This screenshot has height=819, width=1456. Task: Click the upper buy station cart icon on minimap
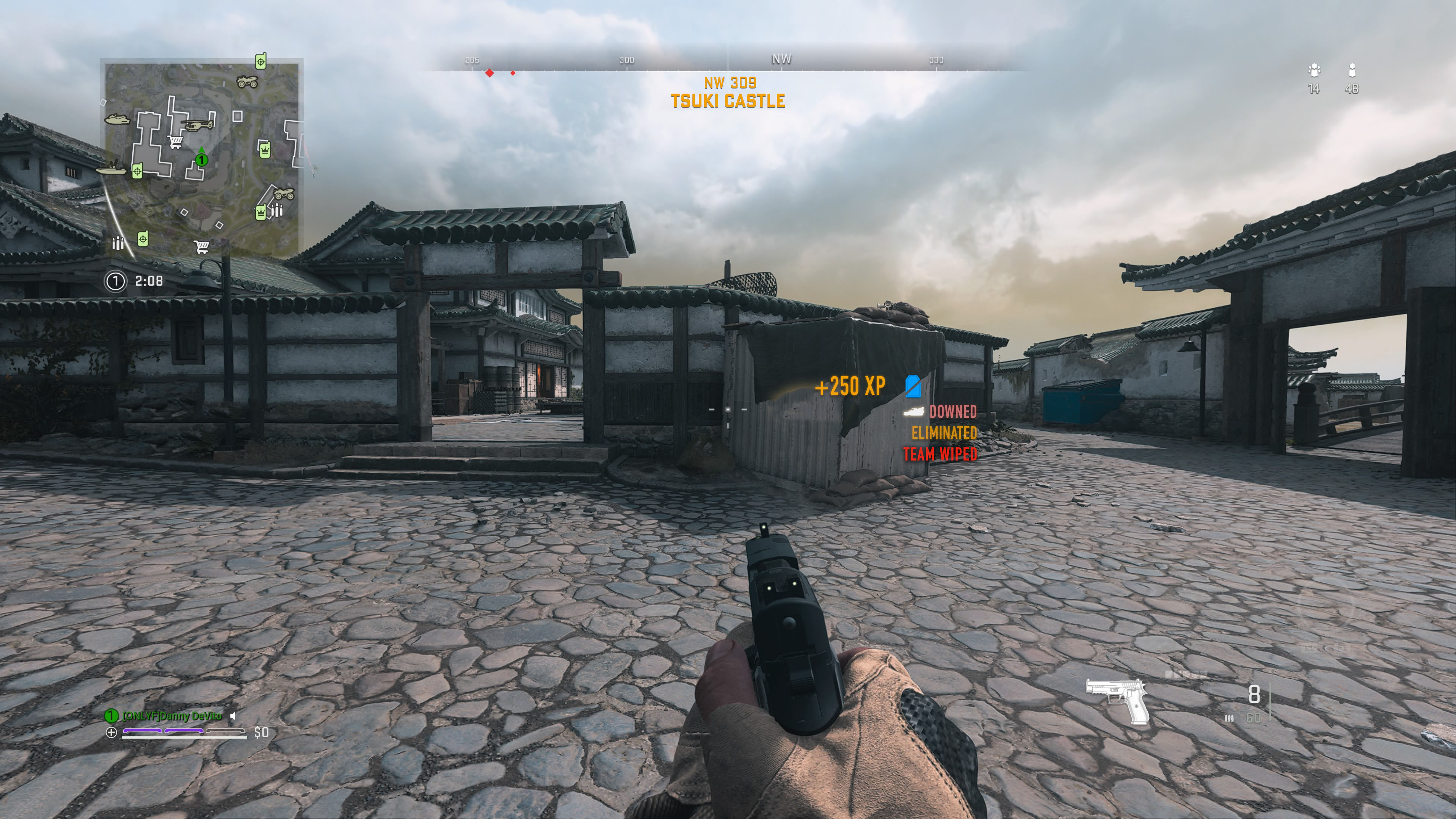click(x=175, y=142)
